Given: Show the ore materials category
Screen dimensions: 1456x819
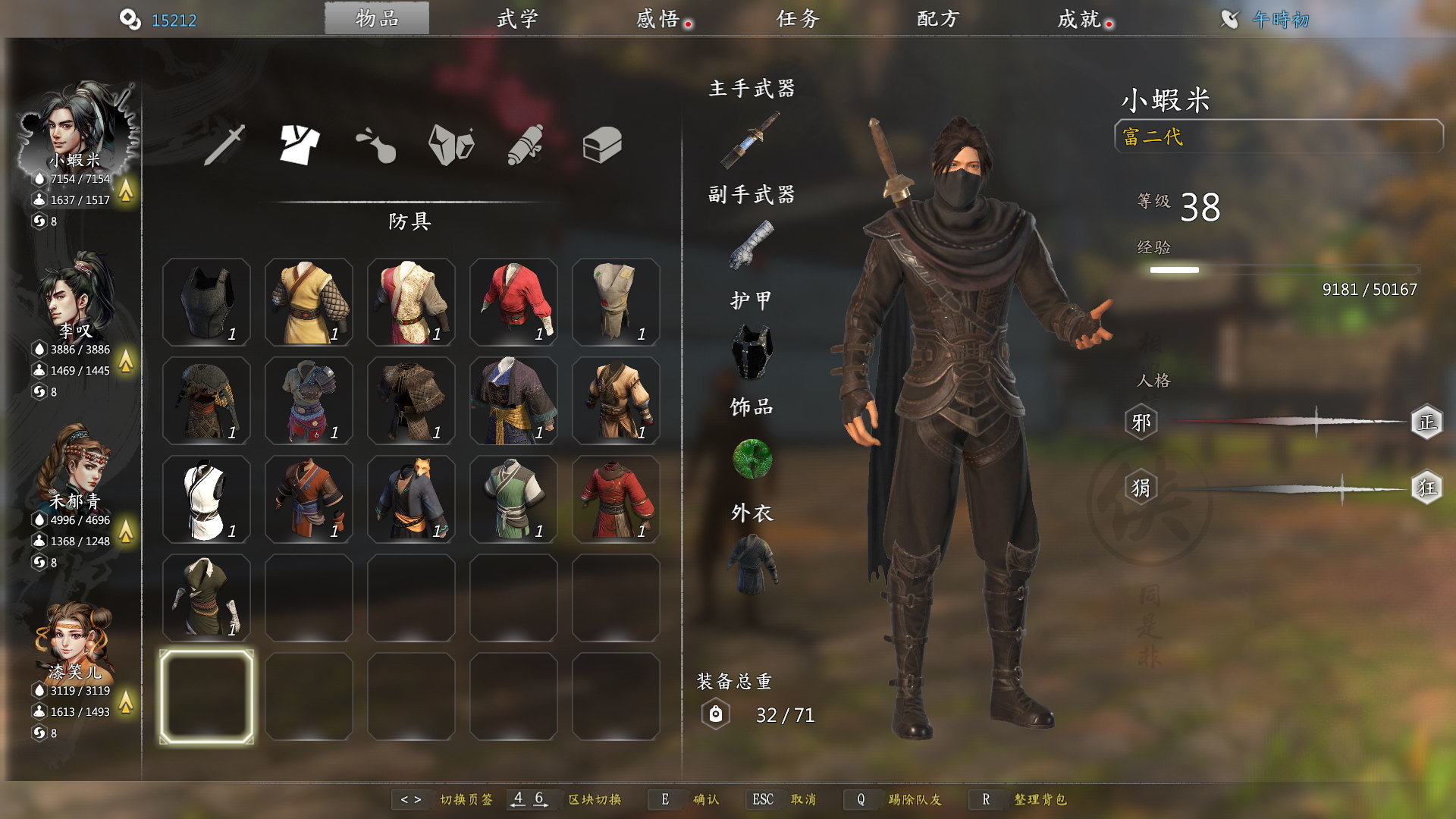Looking at the screenshot, I should point(451,144).
